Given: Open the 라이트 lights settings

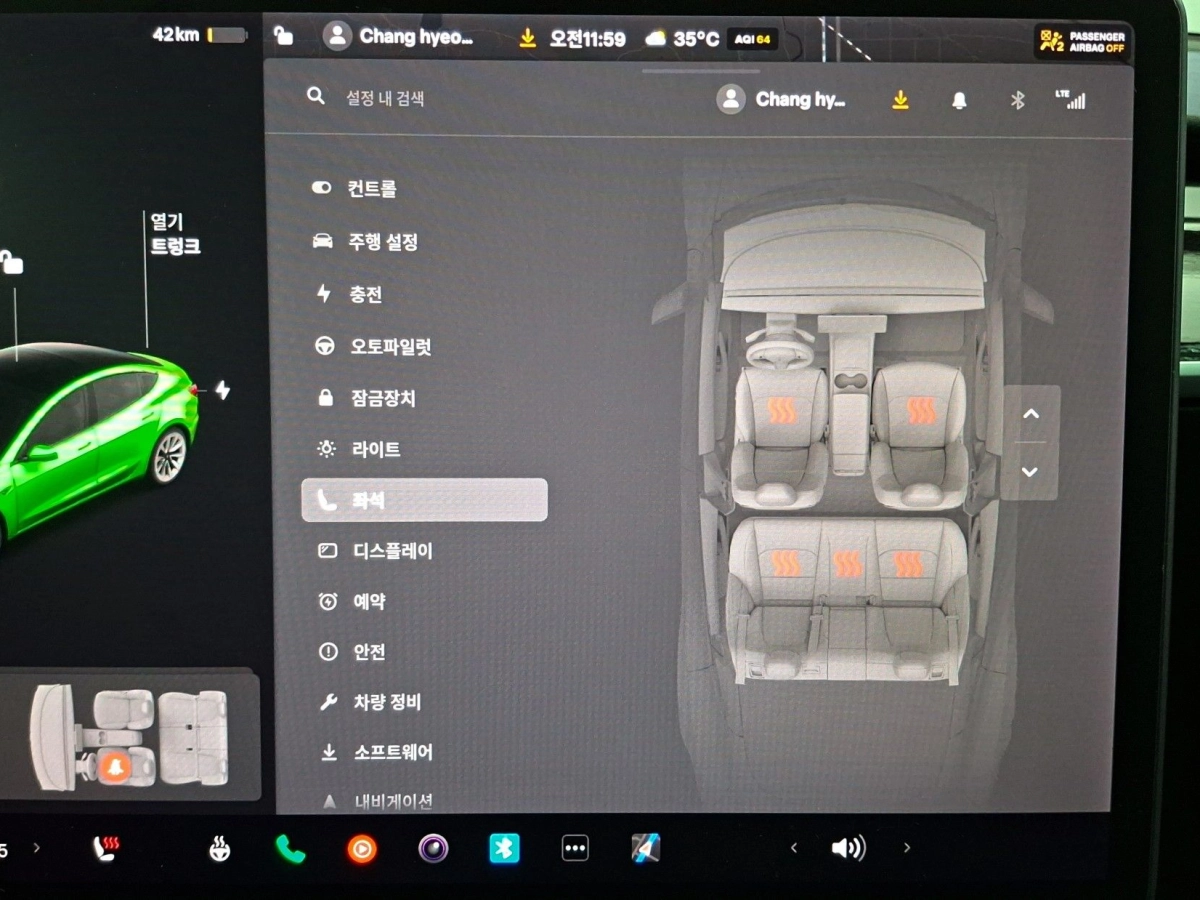Looking at the screenshot, I should [373, 450].
